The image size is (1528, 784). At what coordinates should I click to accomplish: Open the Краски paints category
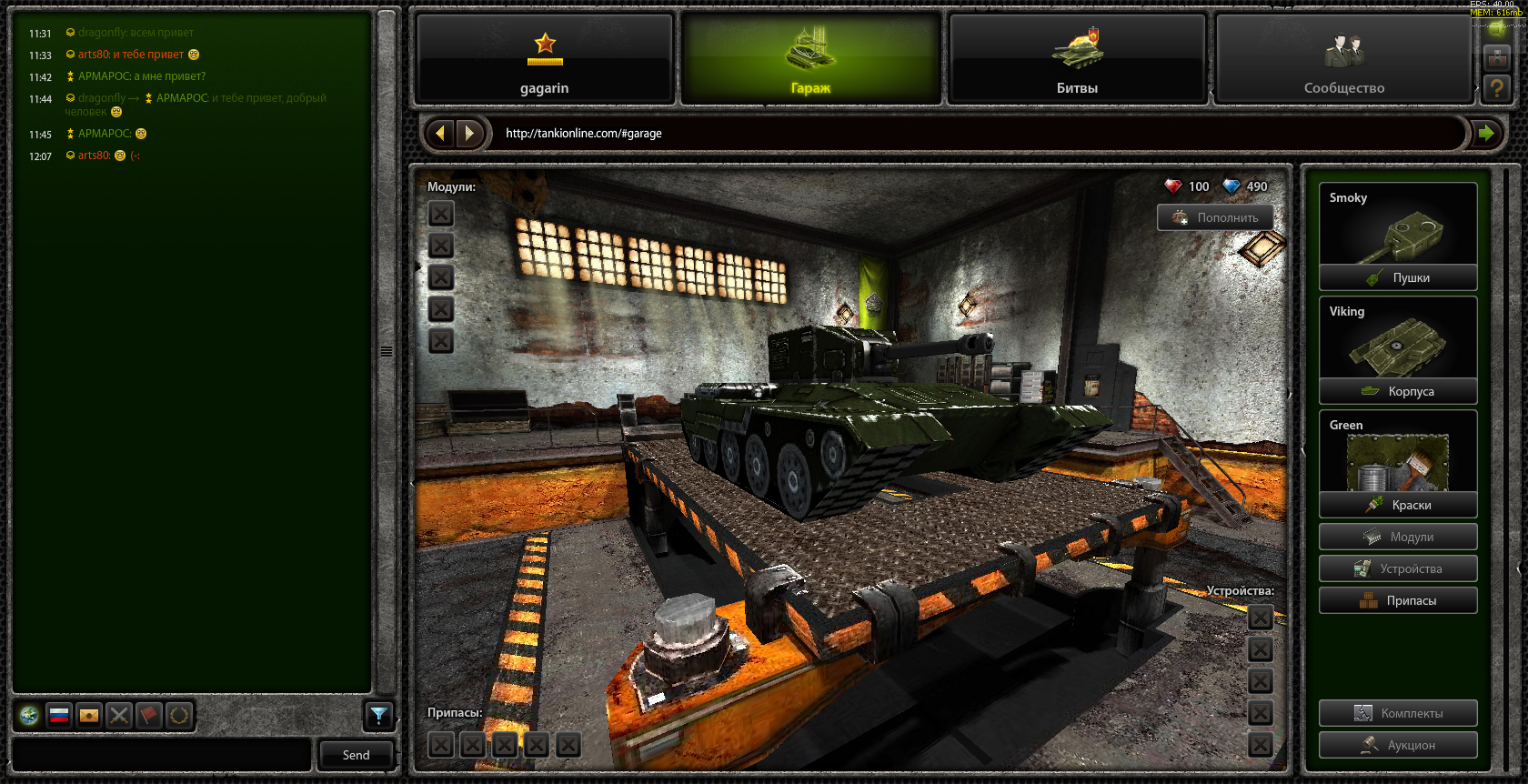pos(1398,505)
